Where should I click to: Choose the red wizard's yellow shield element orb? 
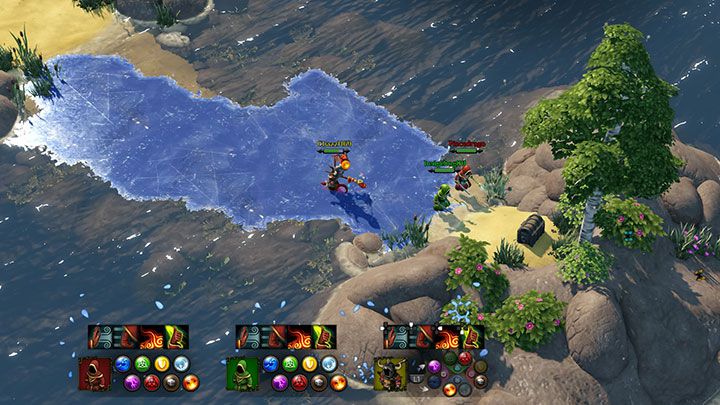pyautogui.click(x=162, y=364)
